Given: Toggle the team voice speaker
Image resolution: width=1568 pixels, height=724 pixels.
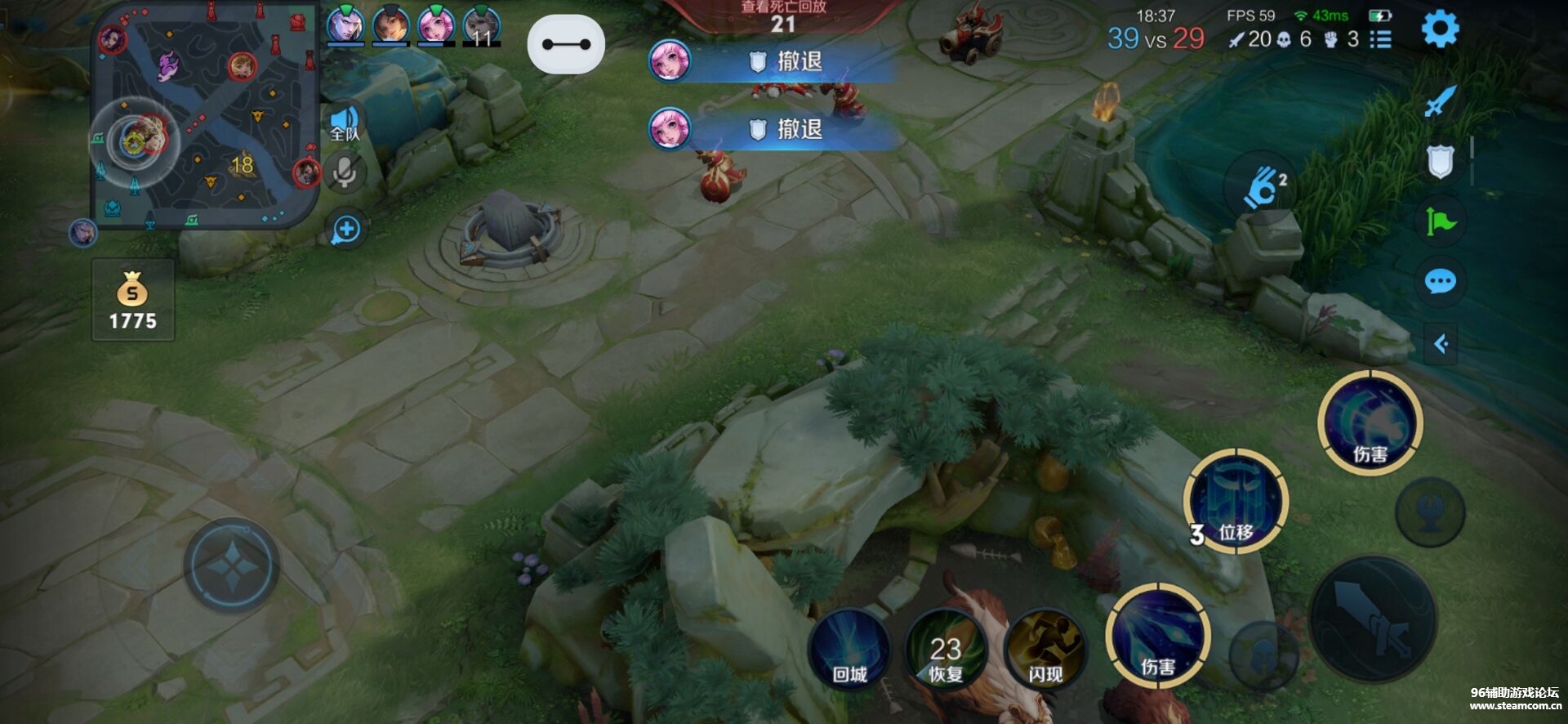Looking at the screenshot, I should coord(345,124).
